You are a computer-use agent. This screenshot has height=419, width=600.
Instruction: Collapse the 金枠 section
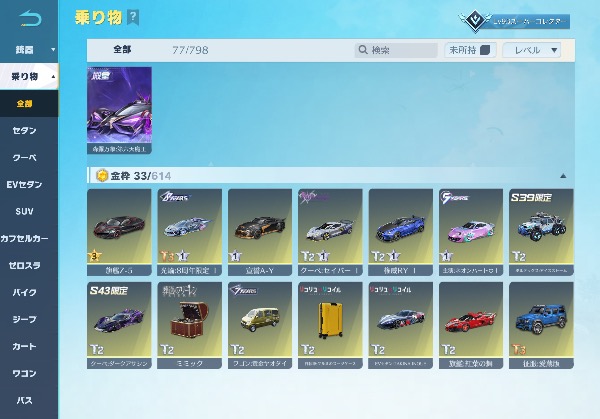(x=564, y=175)
